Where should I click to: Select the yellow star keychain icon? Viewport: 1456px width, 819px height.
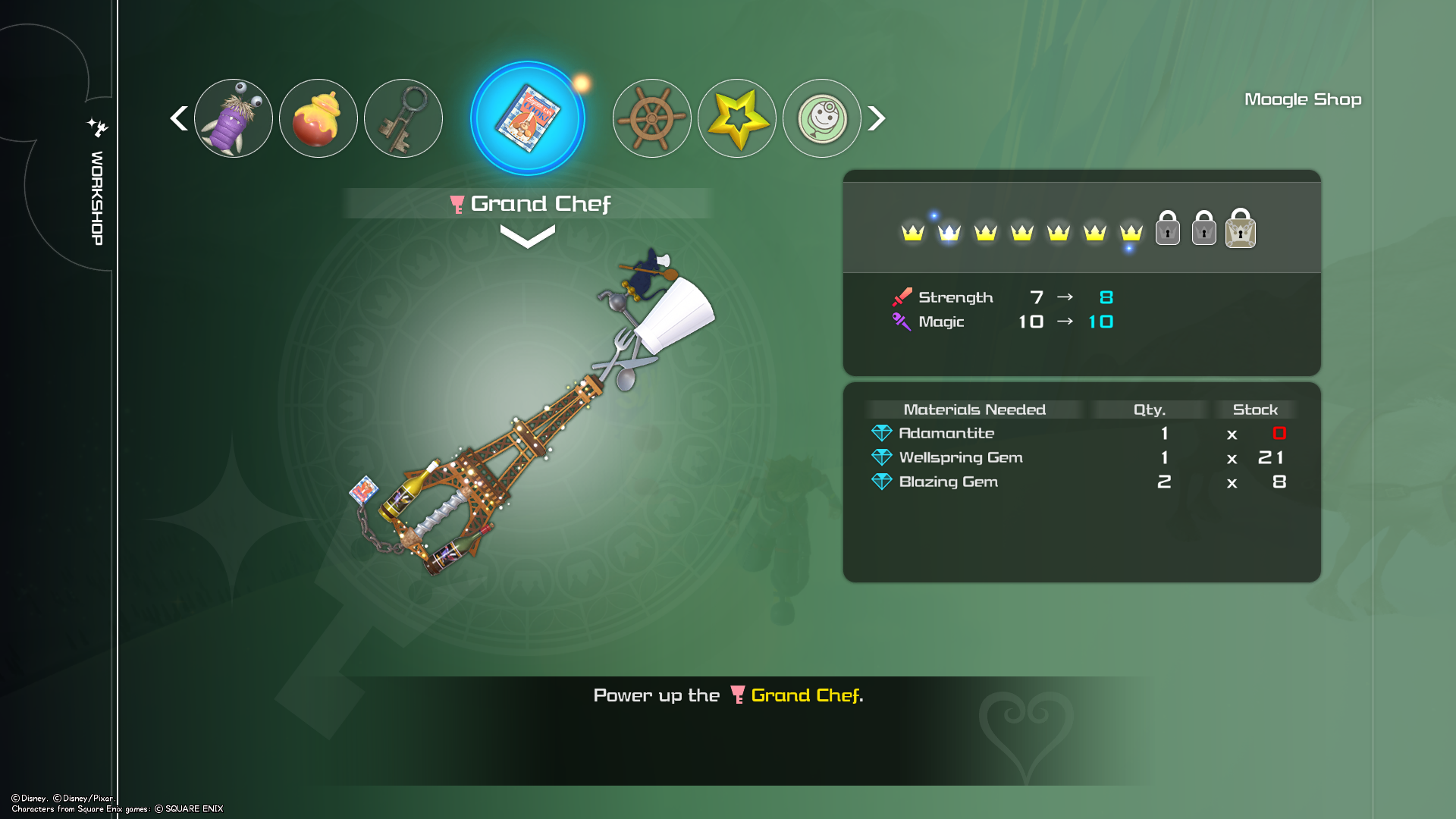click(737, 118)
